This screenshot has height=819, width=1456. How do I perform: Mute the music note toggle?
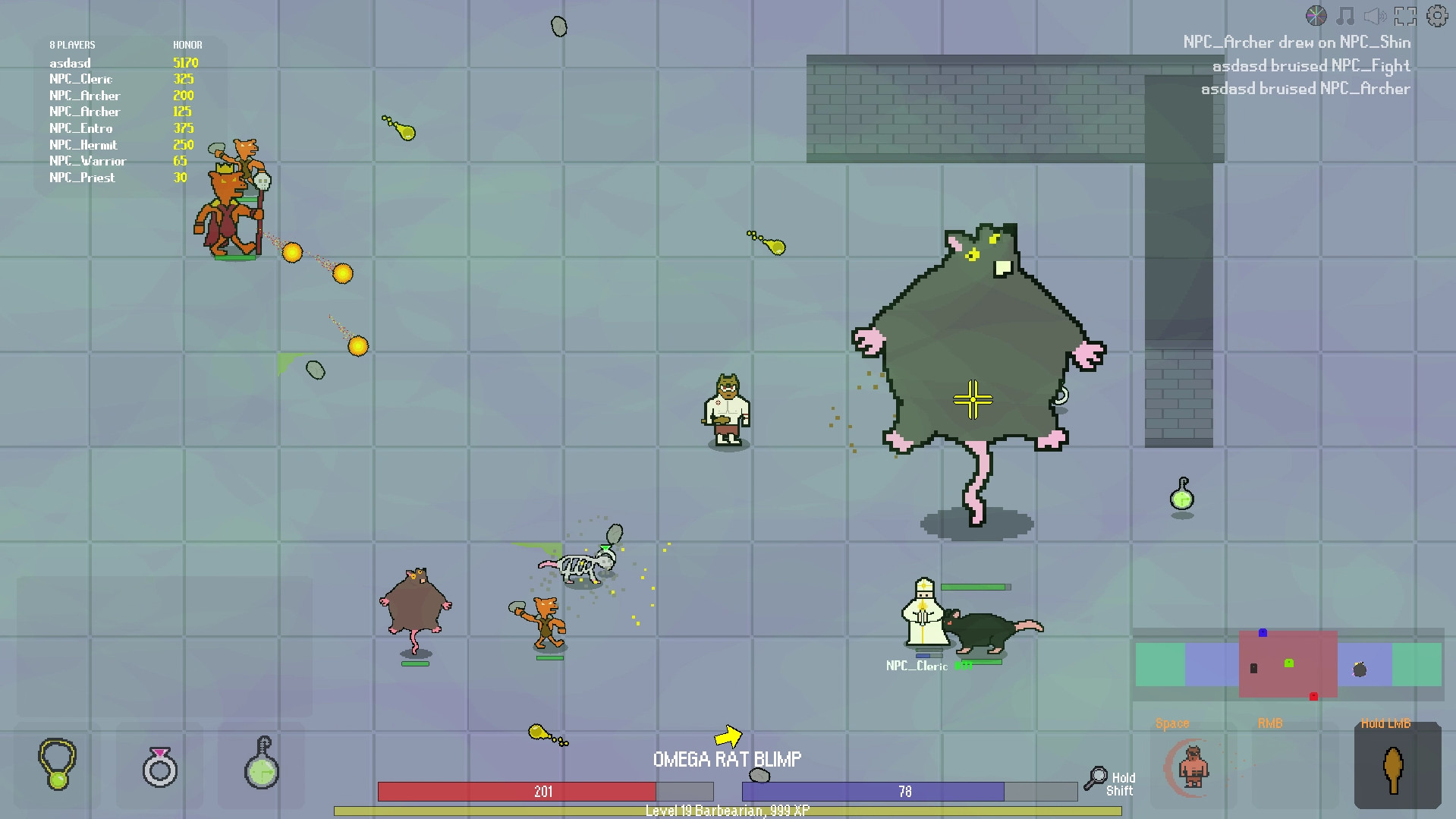1344,14
